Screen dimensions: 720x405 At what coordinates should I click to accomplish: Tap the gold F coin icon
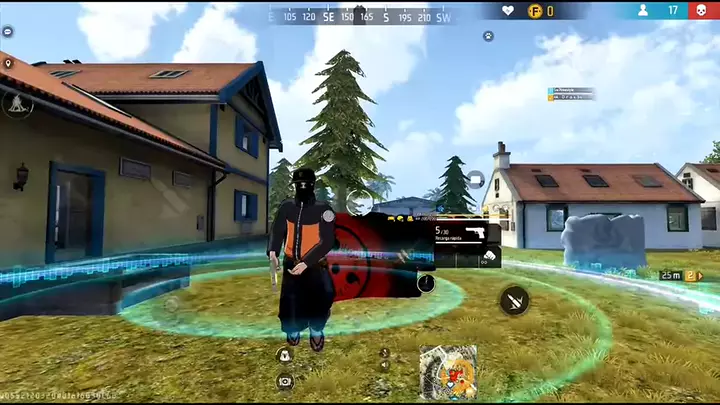[535, 11]
